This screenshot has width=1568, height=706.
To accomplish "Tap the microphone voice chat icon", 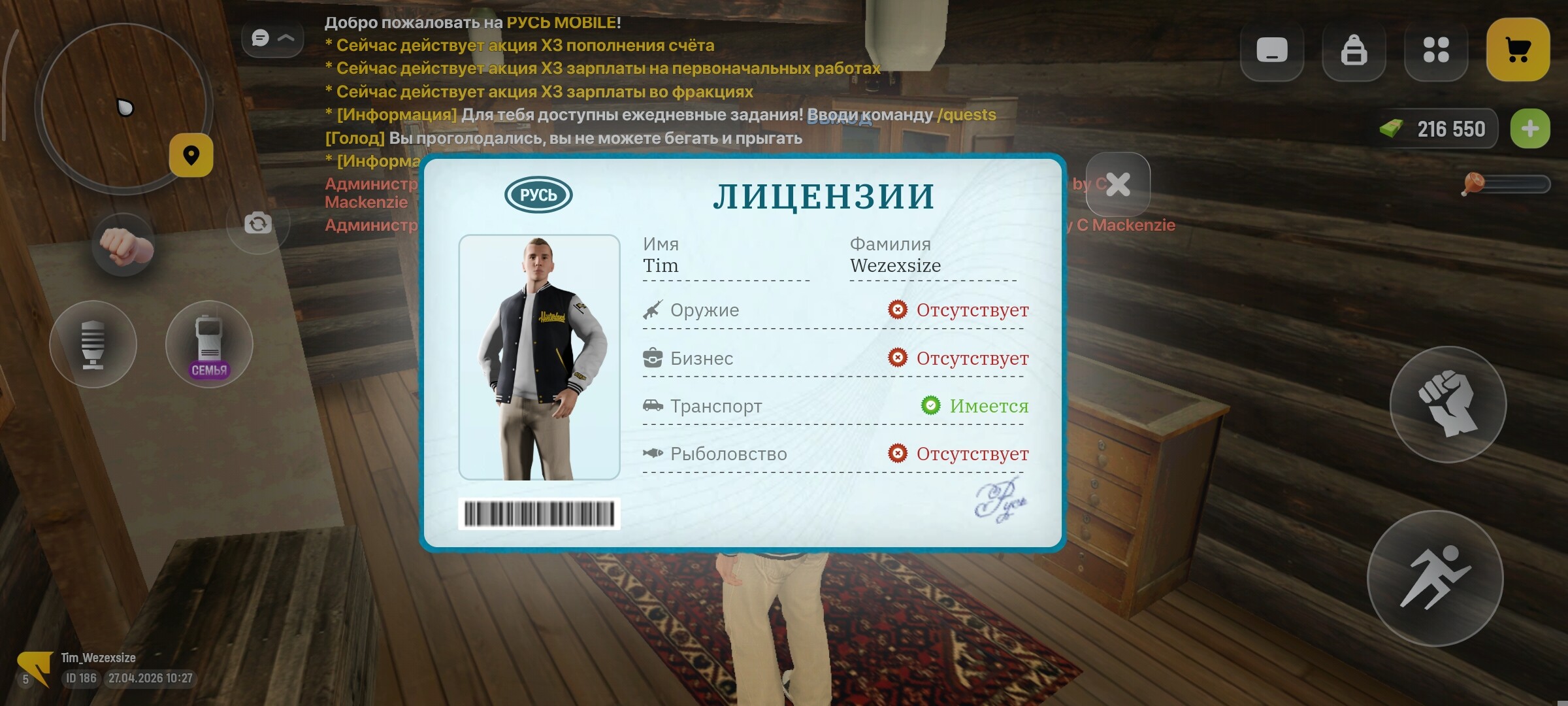I will coord(93,345).
